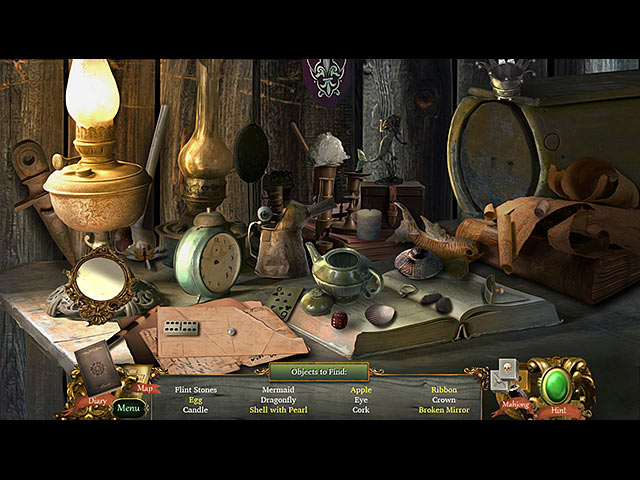The width and height of the screenshot is (640, 480).
Task: Use the green Hint gem
Action: [555, 386]
